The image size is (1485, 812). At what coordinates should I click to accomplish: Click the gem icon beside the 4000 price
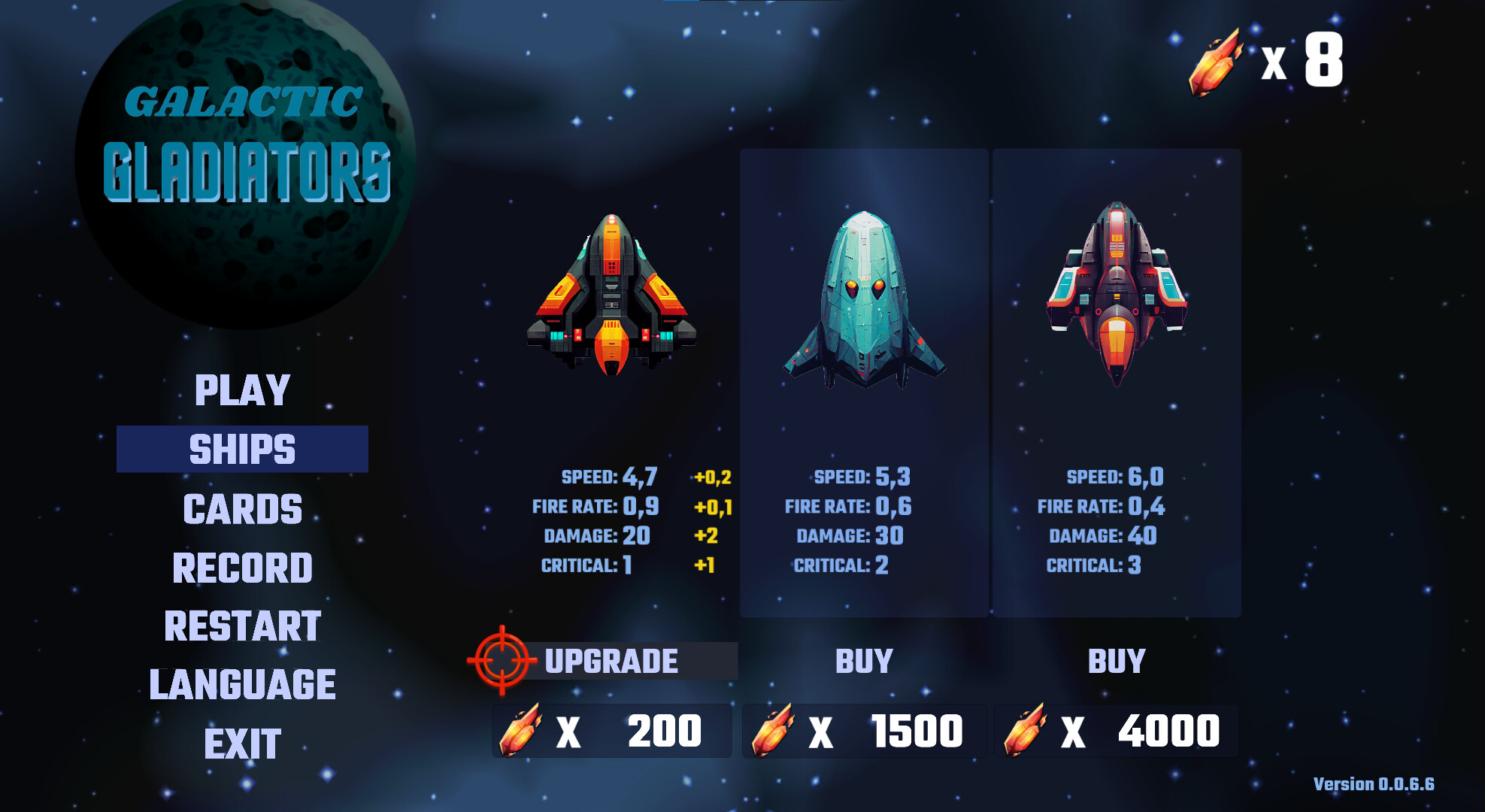click(1026, 729)
